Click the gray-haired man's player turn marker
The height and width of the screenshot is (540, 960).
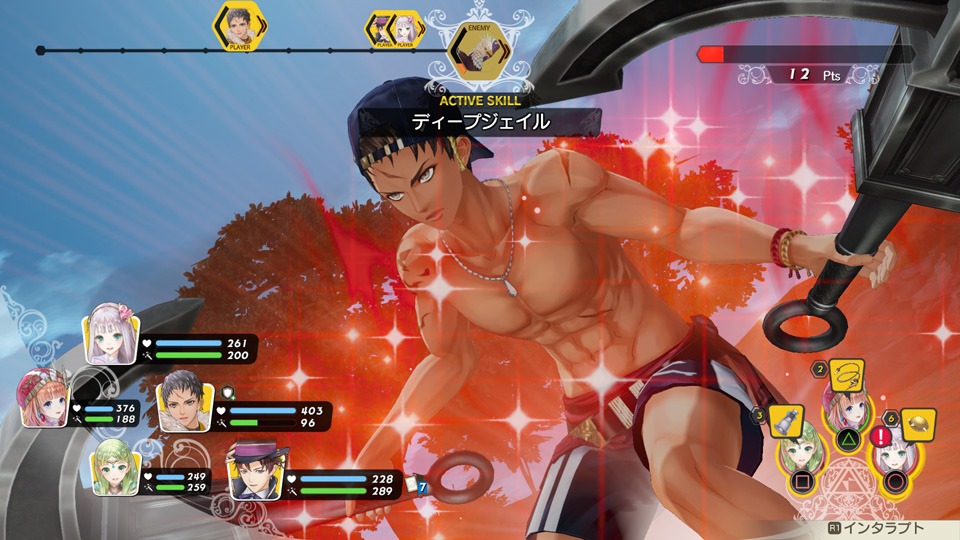(239, 25)
